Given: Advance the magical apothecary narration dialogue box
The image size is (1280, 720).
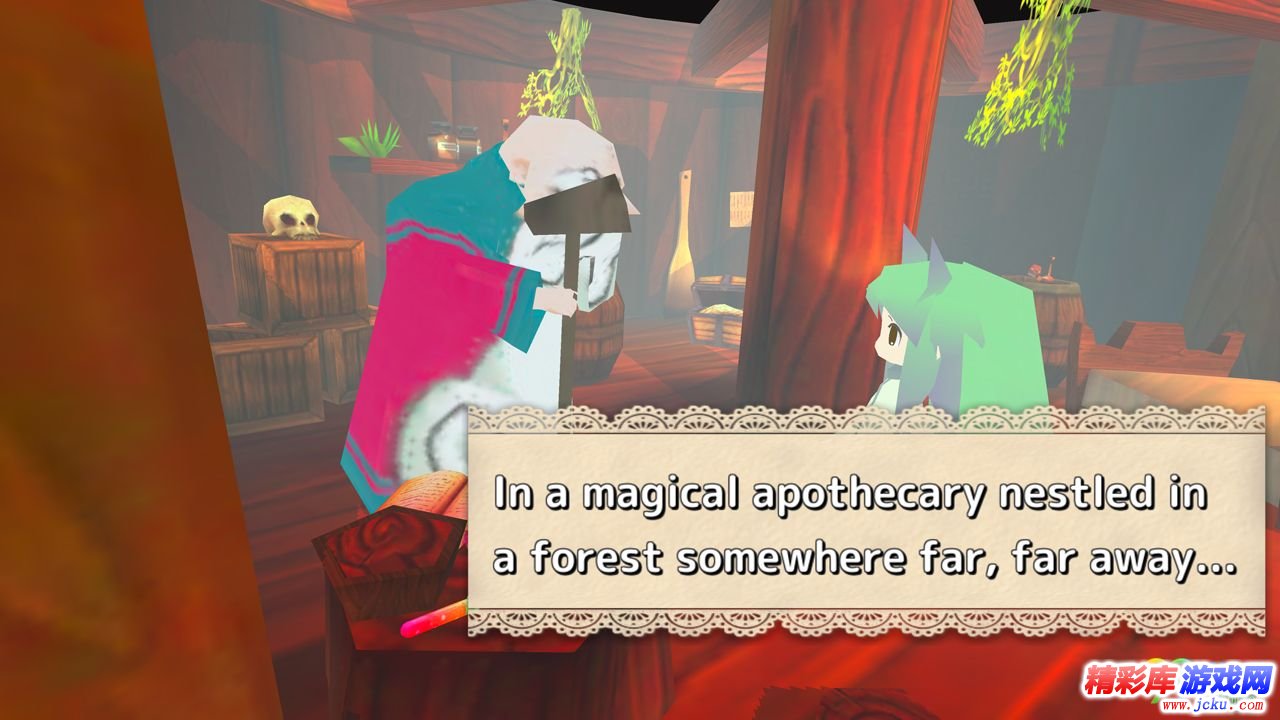Looking at the screenshot, I should coord(866,523).
